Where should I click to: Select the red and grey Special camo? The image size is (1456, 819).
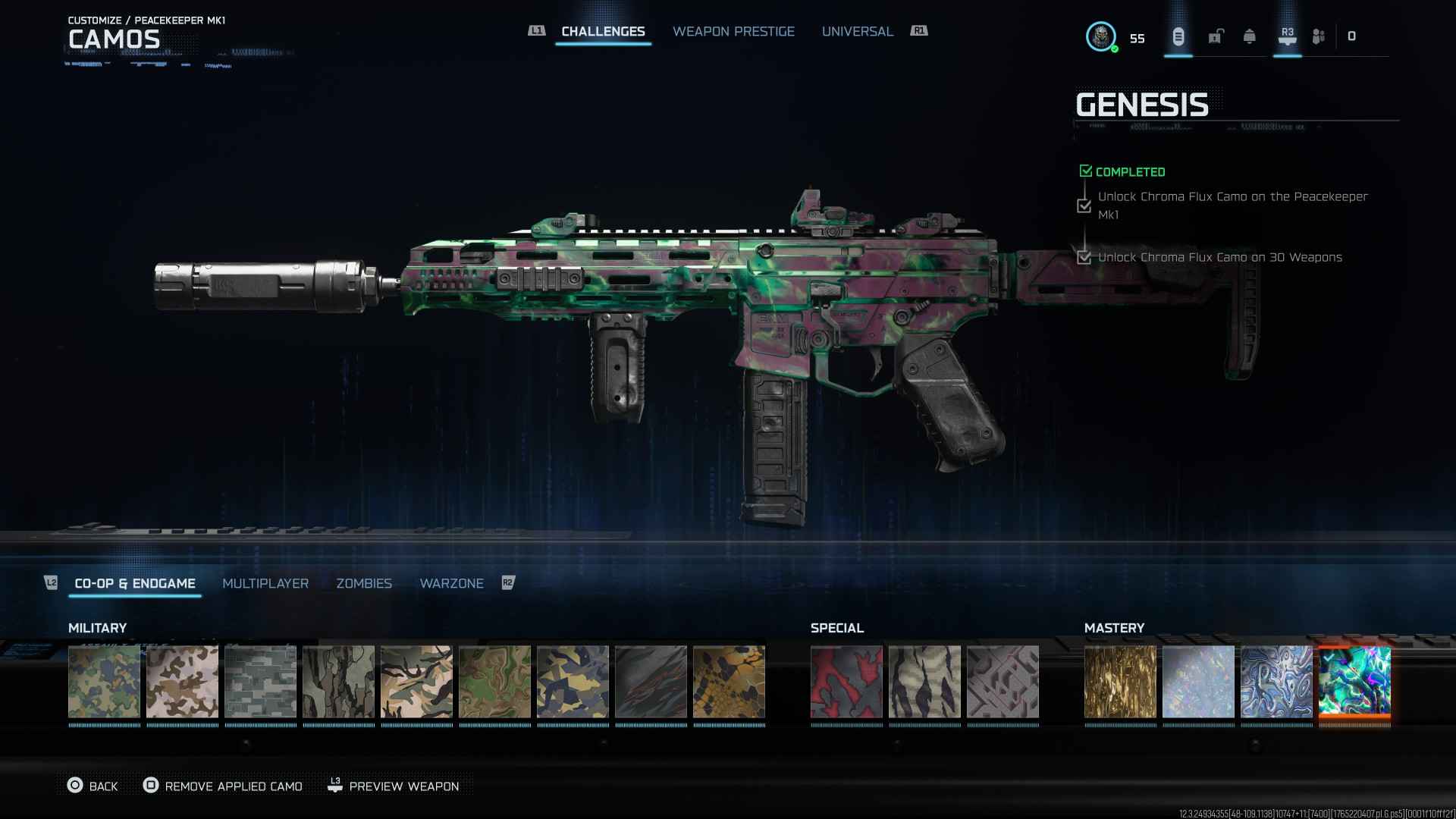pos(846,681)
